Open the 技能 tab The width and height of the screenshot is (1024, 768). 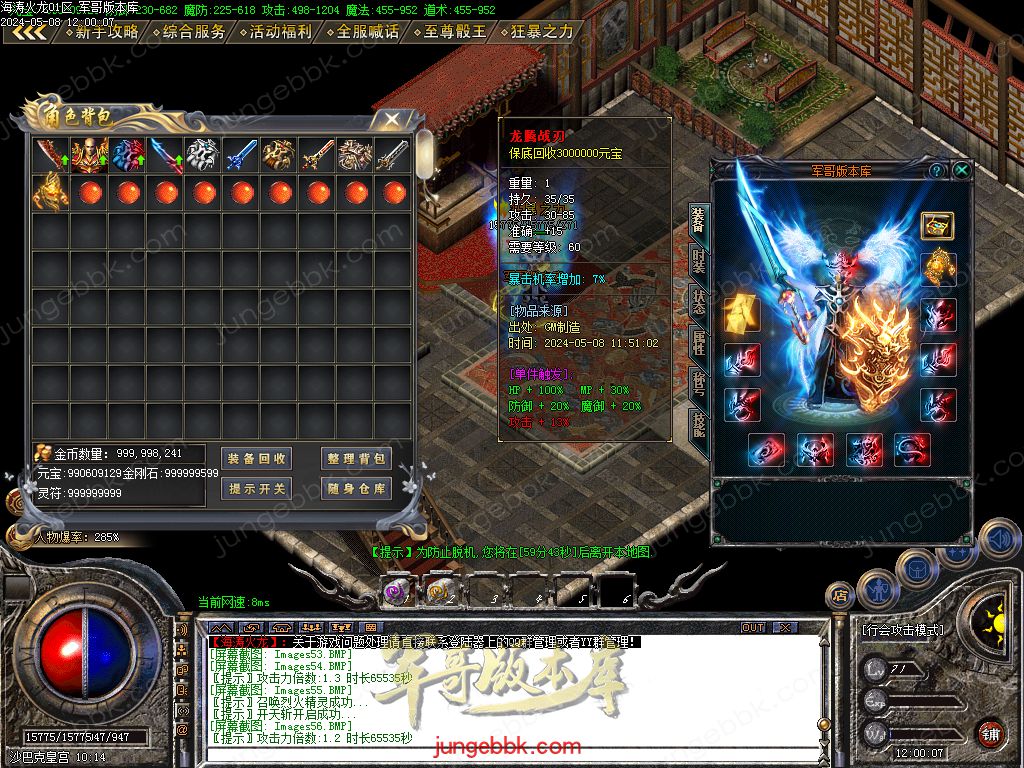click(698, 426)
